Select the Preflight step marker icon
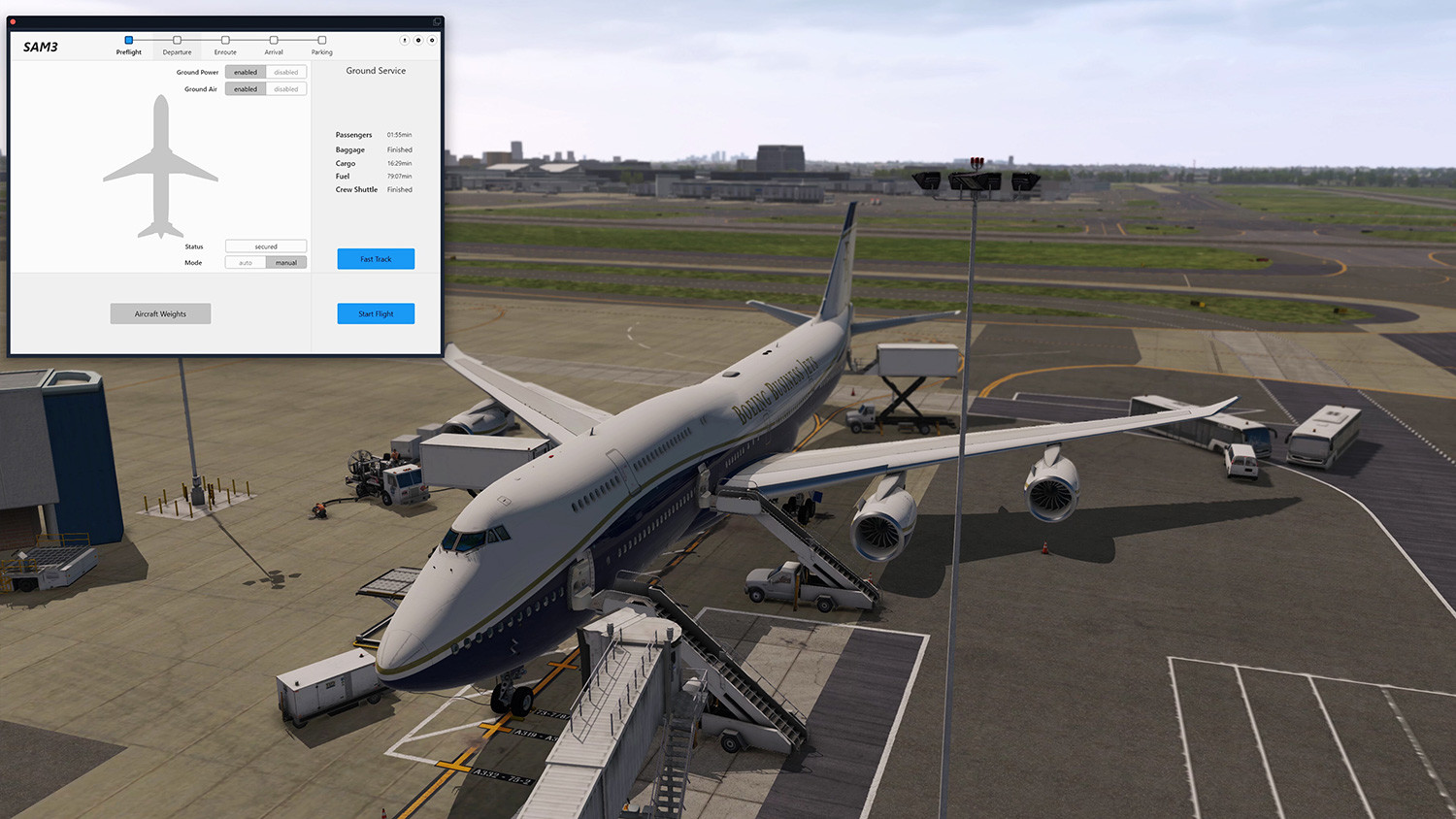The image size is (1456, 819). pos(128,40)
